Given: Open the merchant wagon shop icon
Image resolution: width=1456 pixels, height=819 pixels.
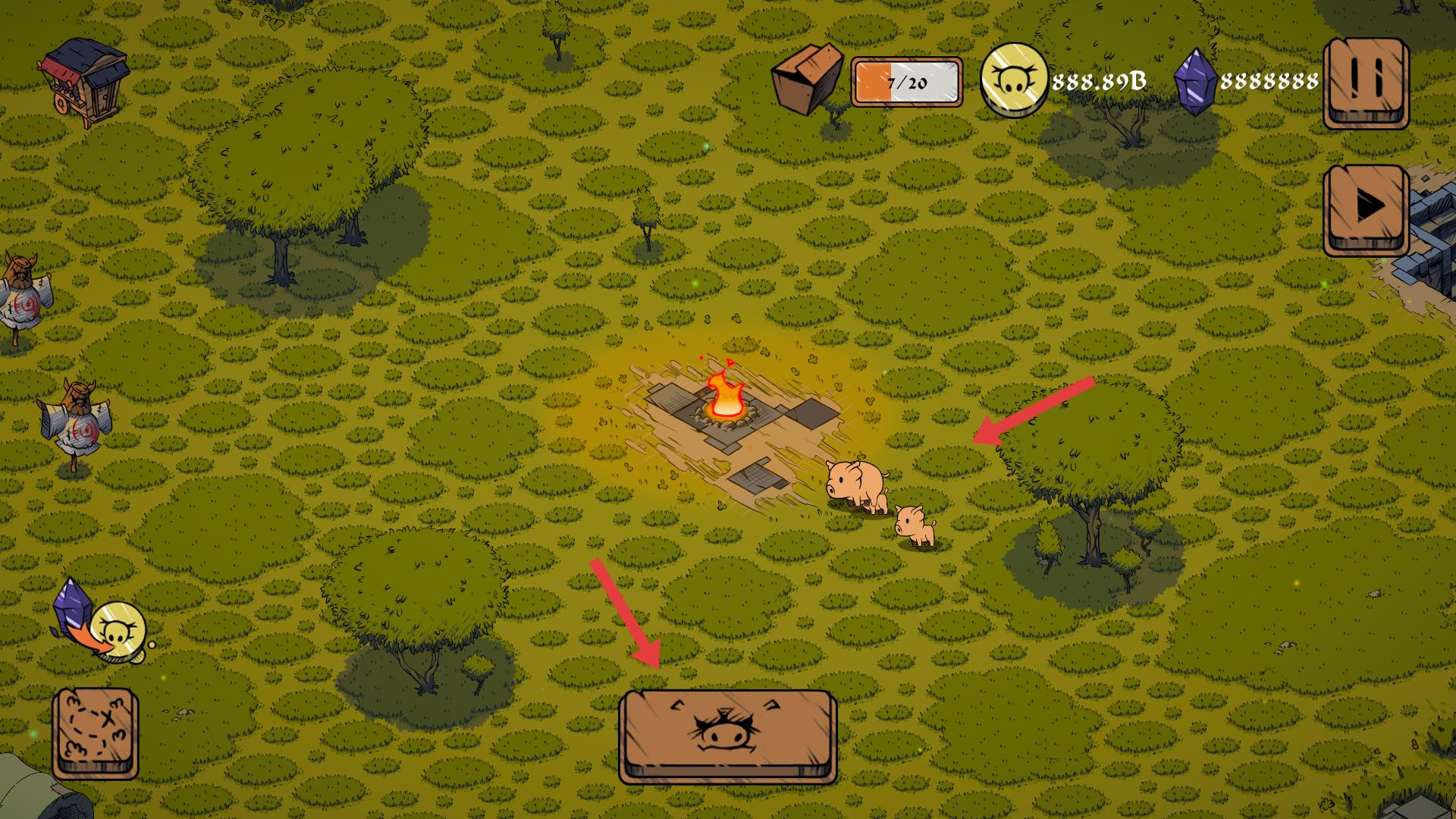Looking at the screenshot, I should (85, 78).
